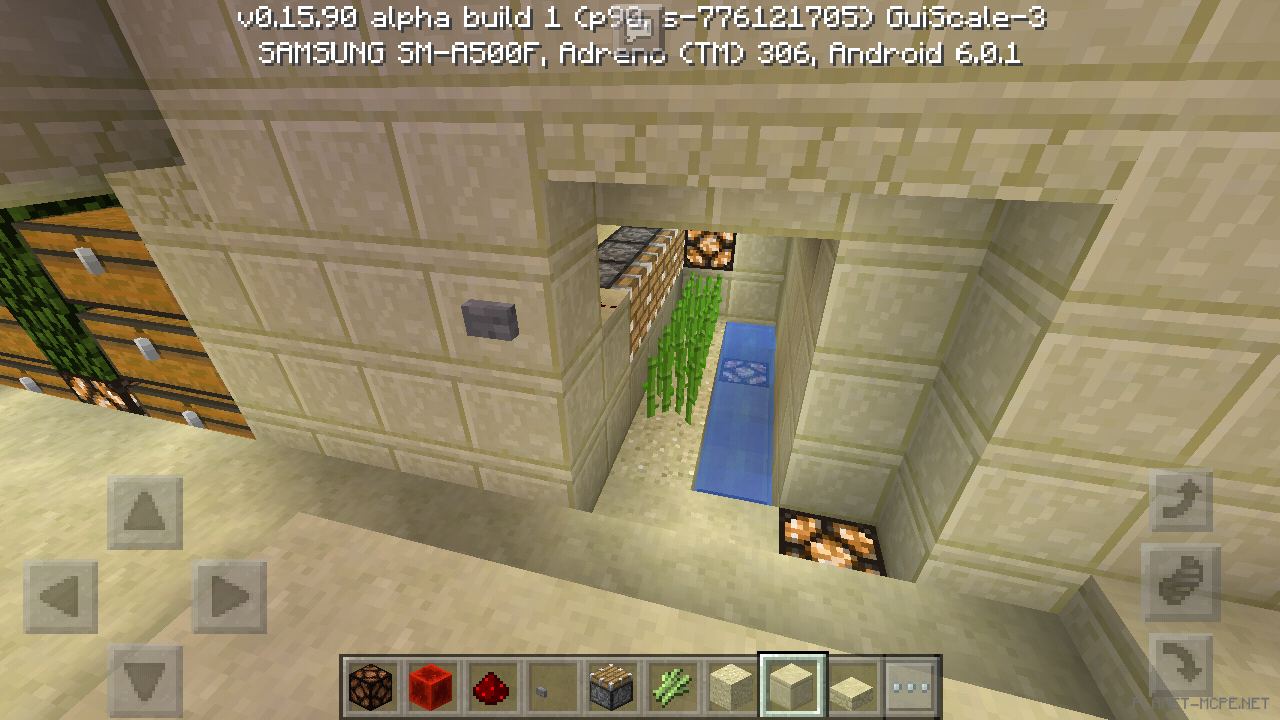The image size is (1280, 720).
Task: Select the piston in the hotbar
Action: point(611,685)
